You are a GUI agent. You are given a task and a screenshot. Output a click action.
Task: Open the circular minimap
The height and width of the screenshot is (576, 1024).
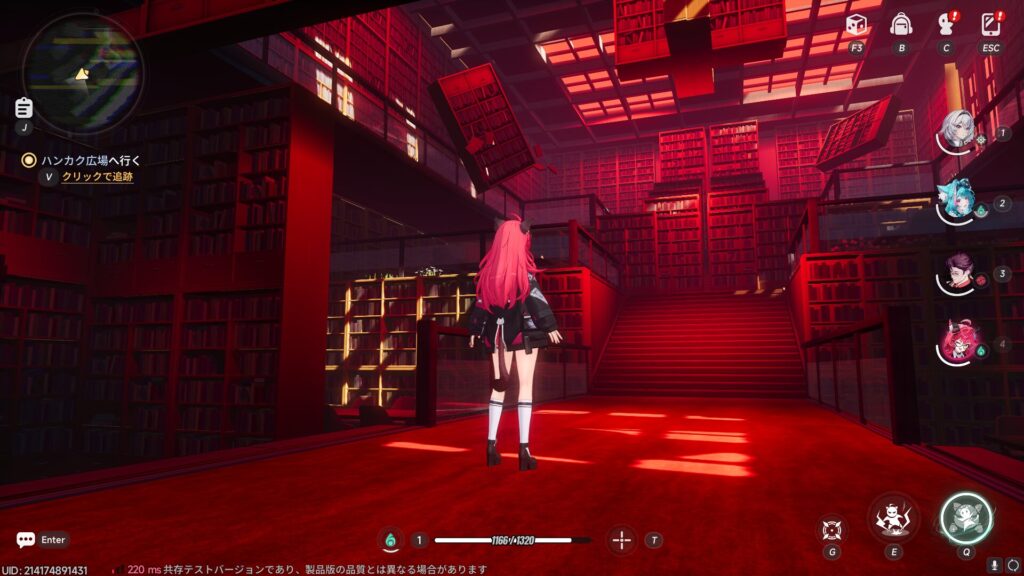tap(83, 73)
